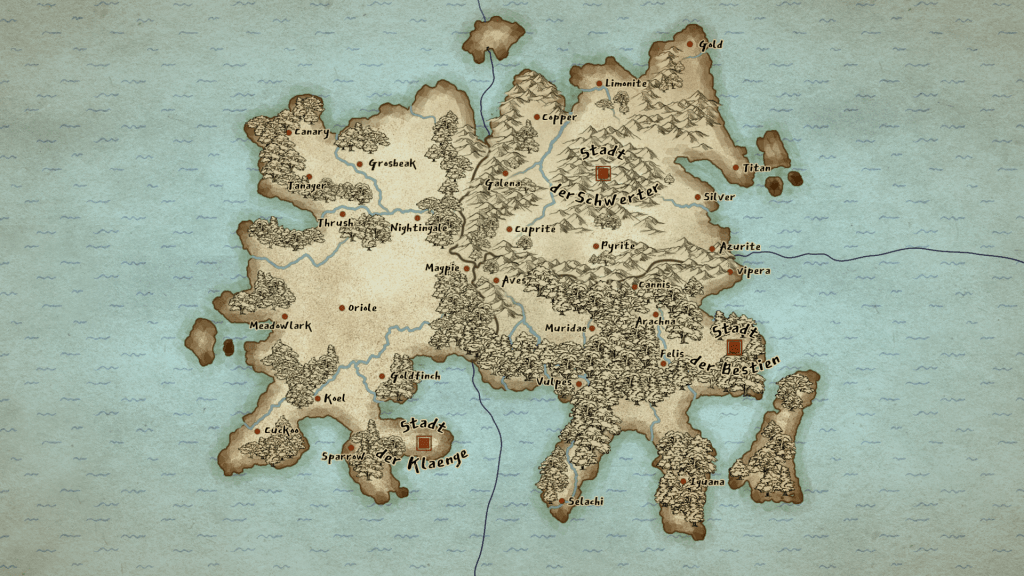Open the Stadt der Klaenge city marker
1024x576 pixels.
click(423, 442)
